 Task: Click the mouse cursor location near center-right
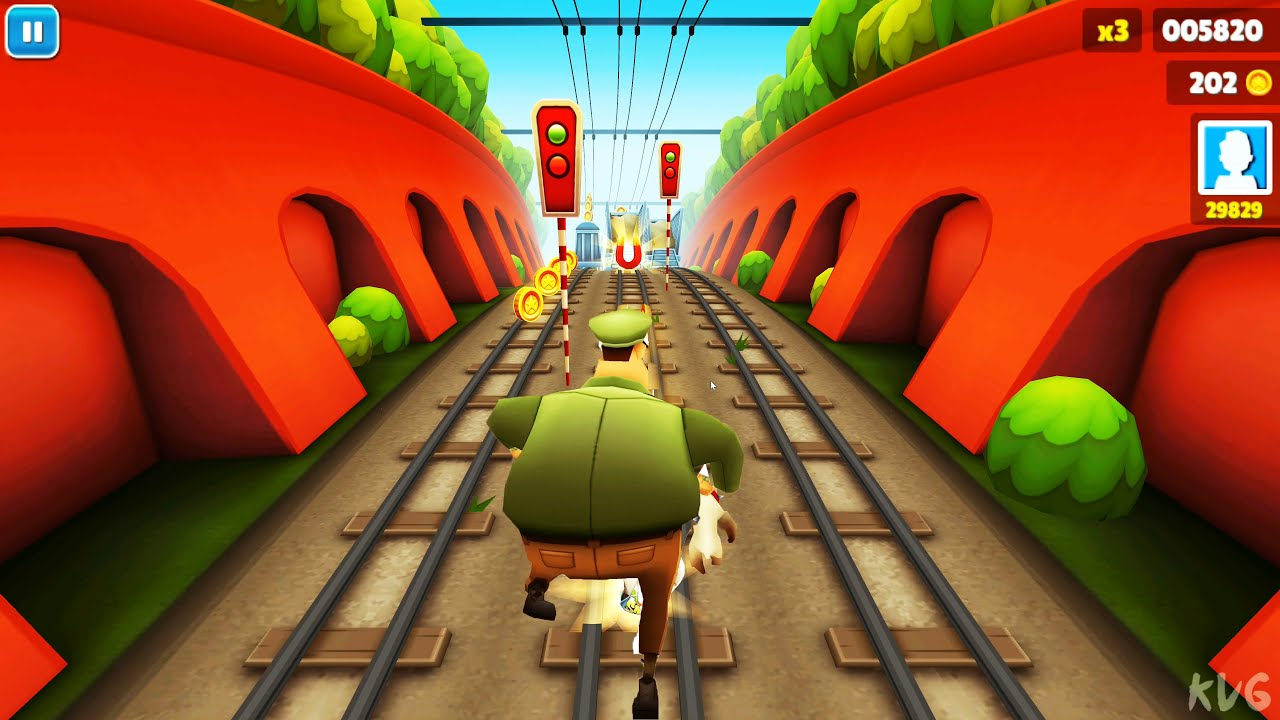pyautogui.click(x=711, y=384)
